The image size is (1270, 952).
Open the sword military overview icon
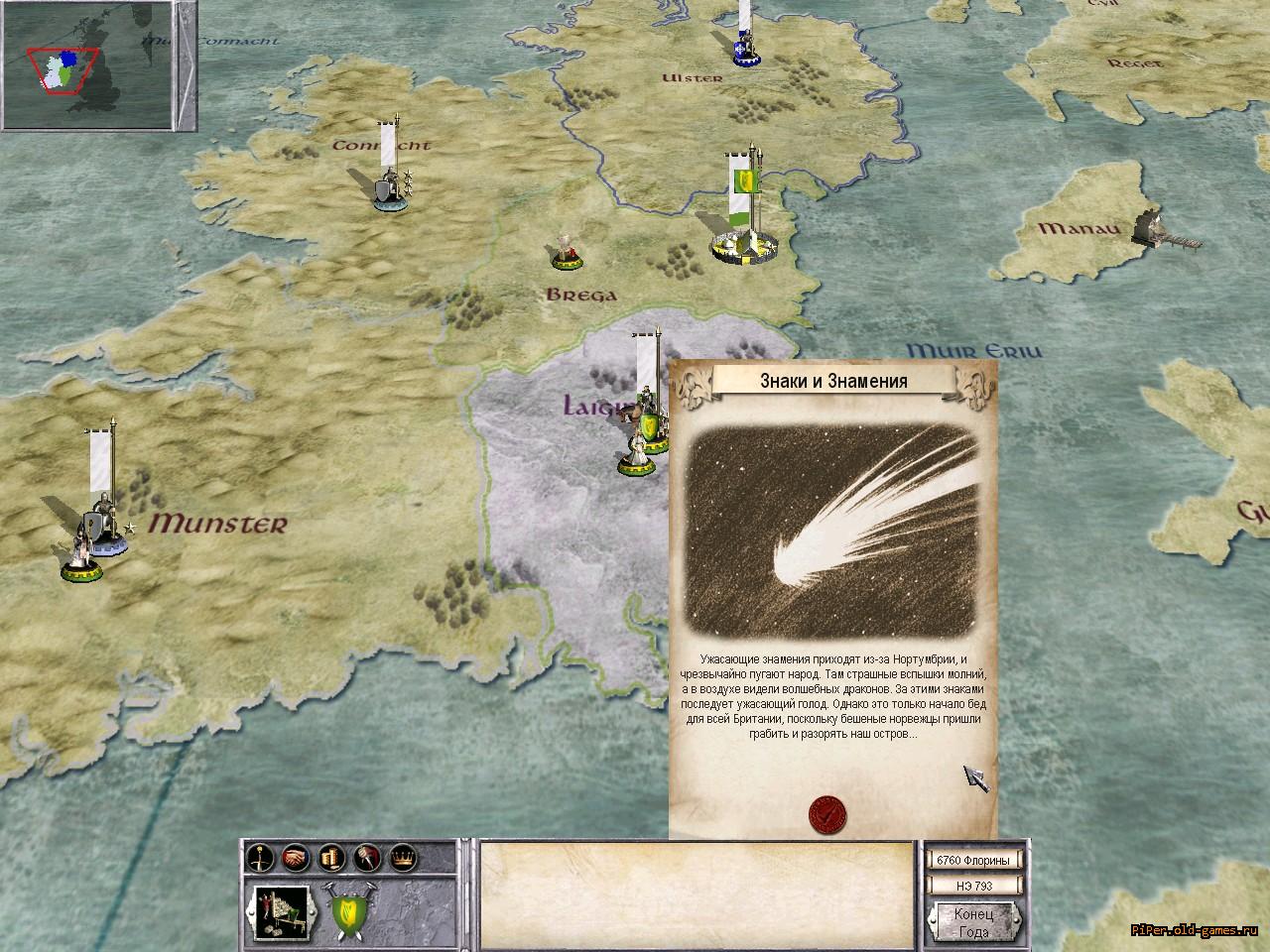[261, 856]
